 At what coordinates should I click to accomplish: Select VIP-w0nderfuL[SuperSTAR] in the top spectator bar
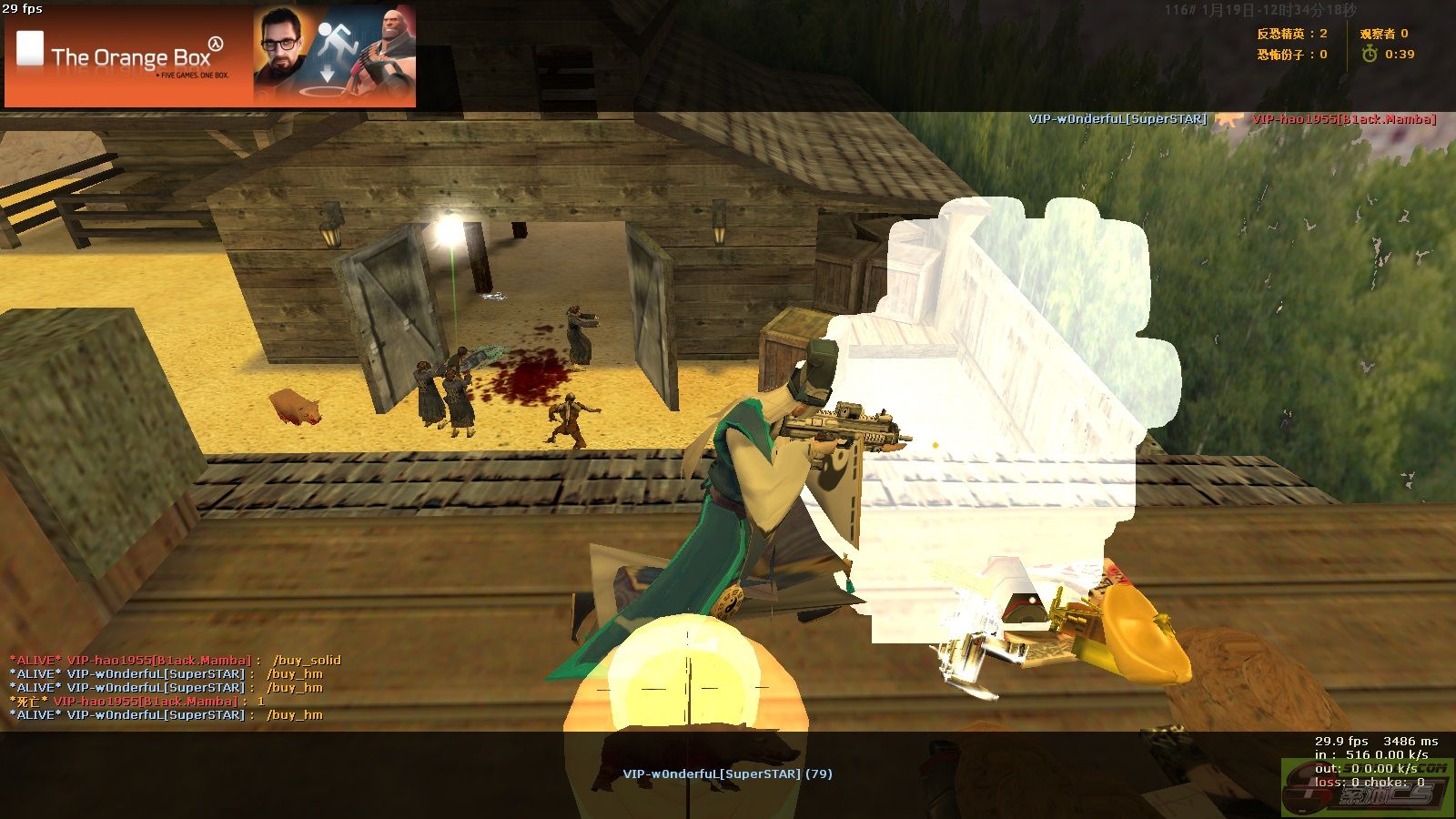pyautogui.click(x=1117, y=119)
